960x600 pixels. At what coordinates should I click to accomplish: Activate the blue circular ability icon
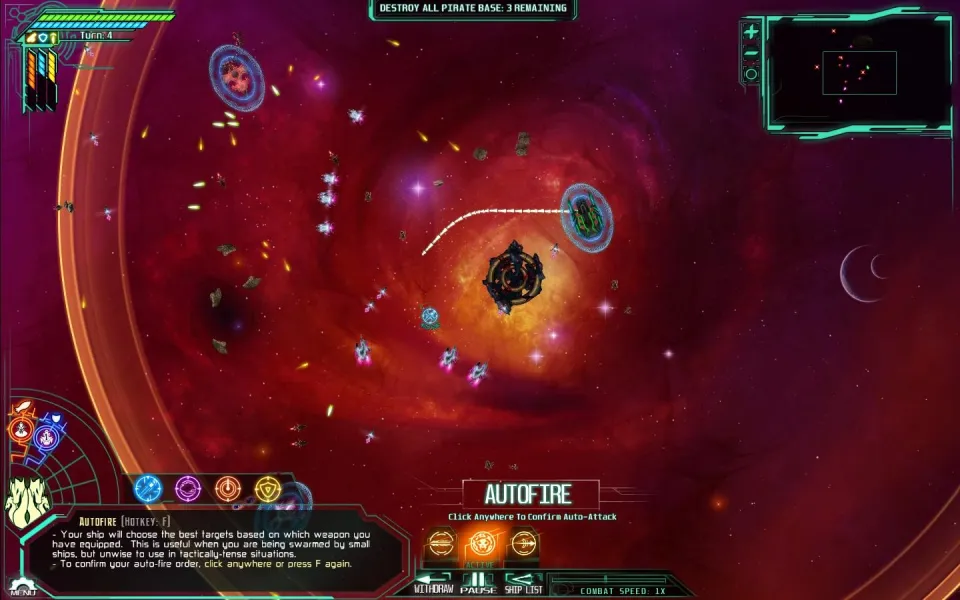pyautogui.click(x=148, y=489)
